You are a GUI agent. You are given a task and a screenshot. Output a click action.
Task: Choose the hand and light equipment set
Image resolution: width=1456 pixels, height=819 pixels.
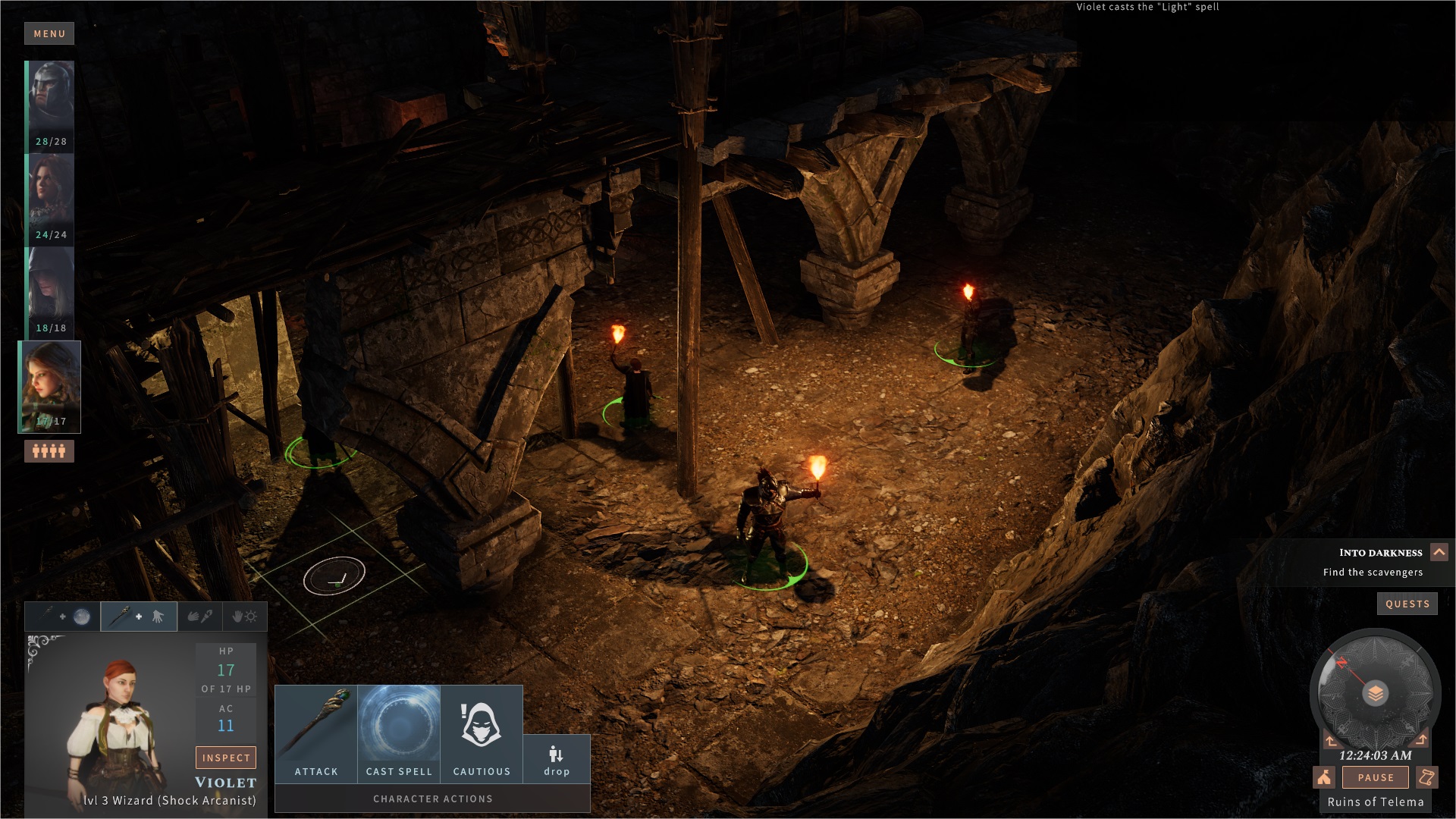[244, 617]
